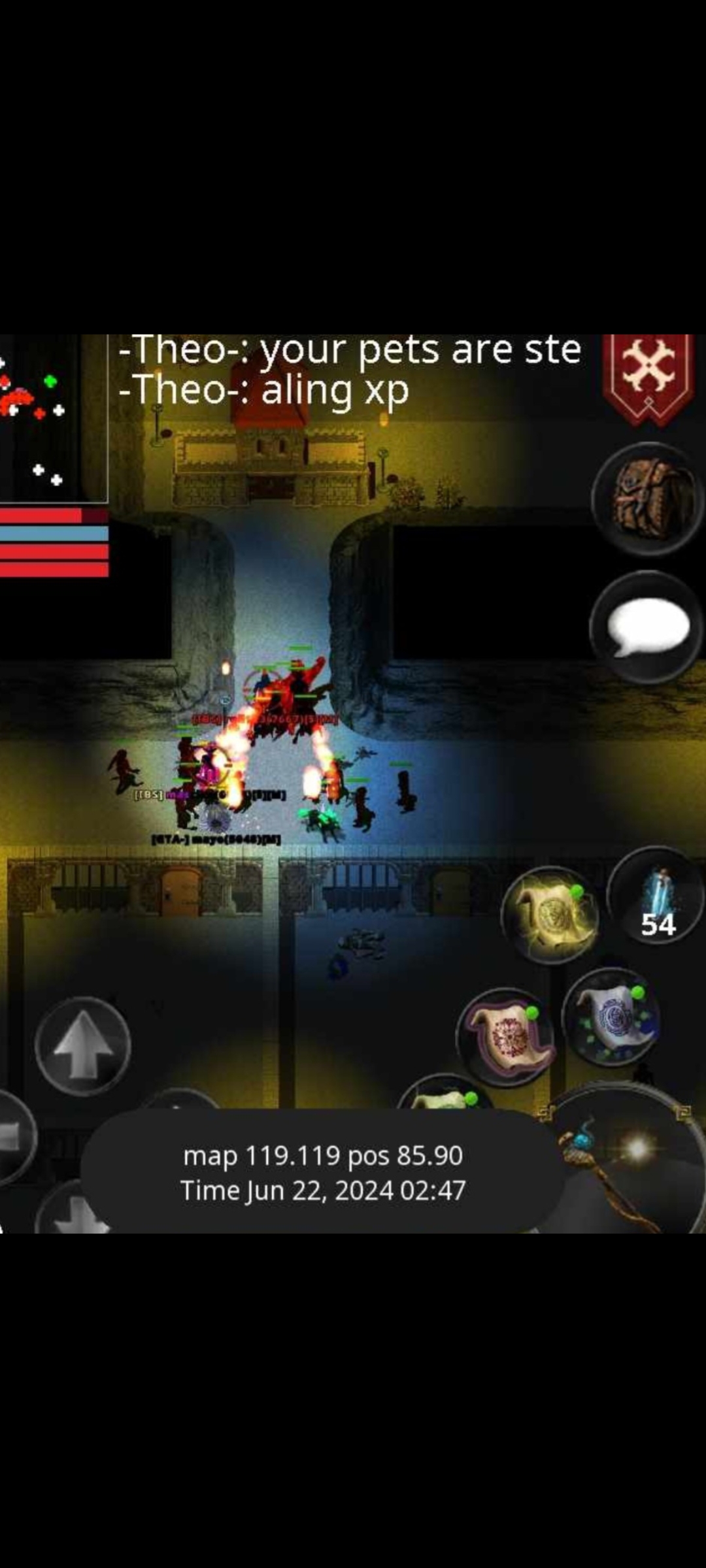Tap the up arrow movement button
The width and height of the screenshot is (706, 1568).
pyautogui.click(x=82, y=1045)
